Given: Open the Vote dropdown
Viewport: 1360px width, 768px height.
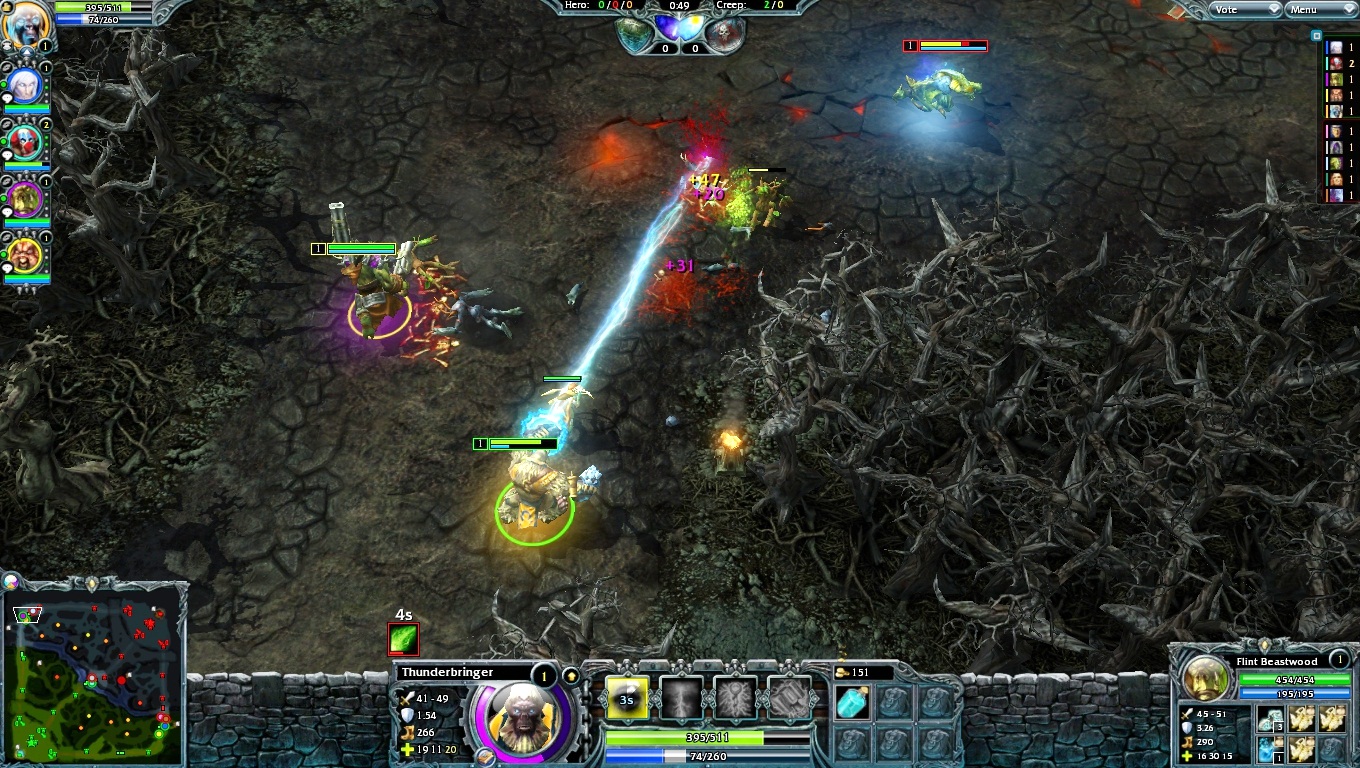Looking at the screenshot, I should click(x=1244, y=10).
